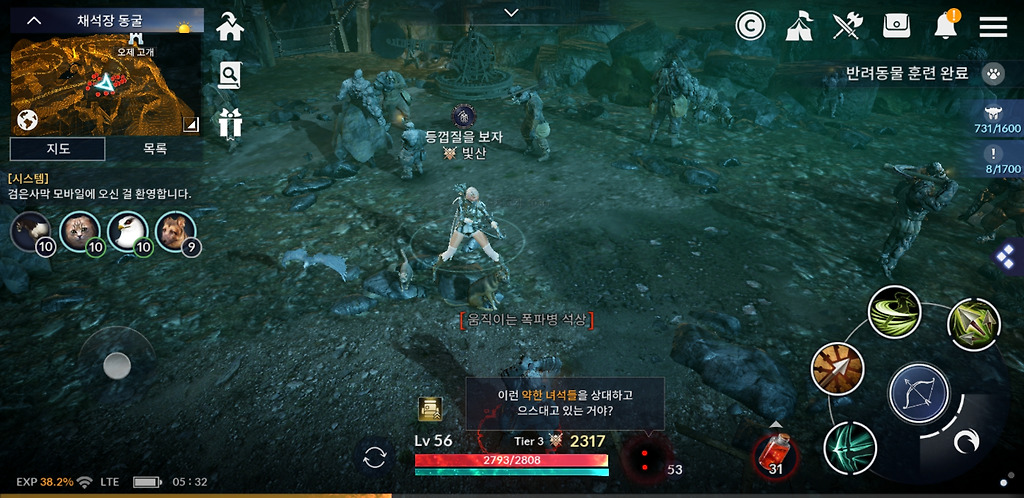
Task: Select the 지도 tab
Action: [x=57, y=149]
